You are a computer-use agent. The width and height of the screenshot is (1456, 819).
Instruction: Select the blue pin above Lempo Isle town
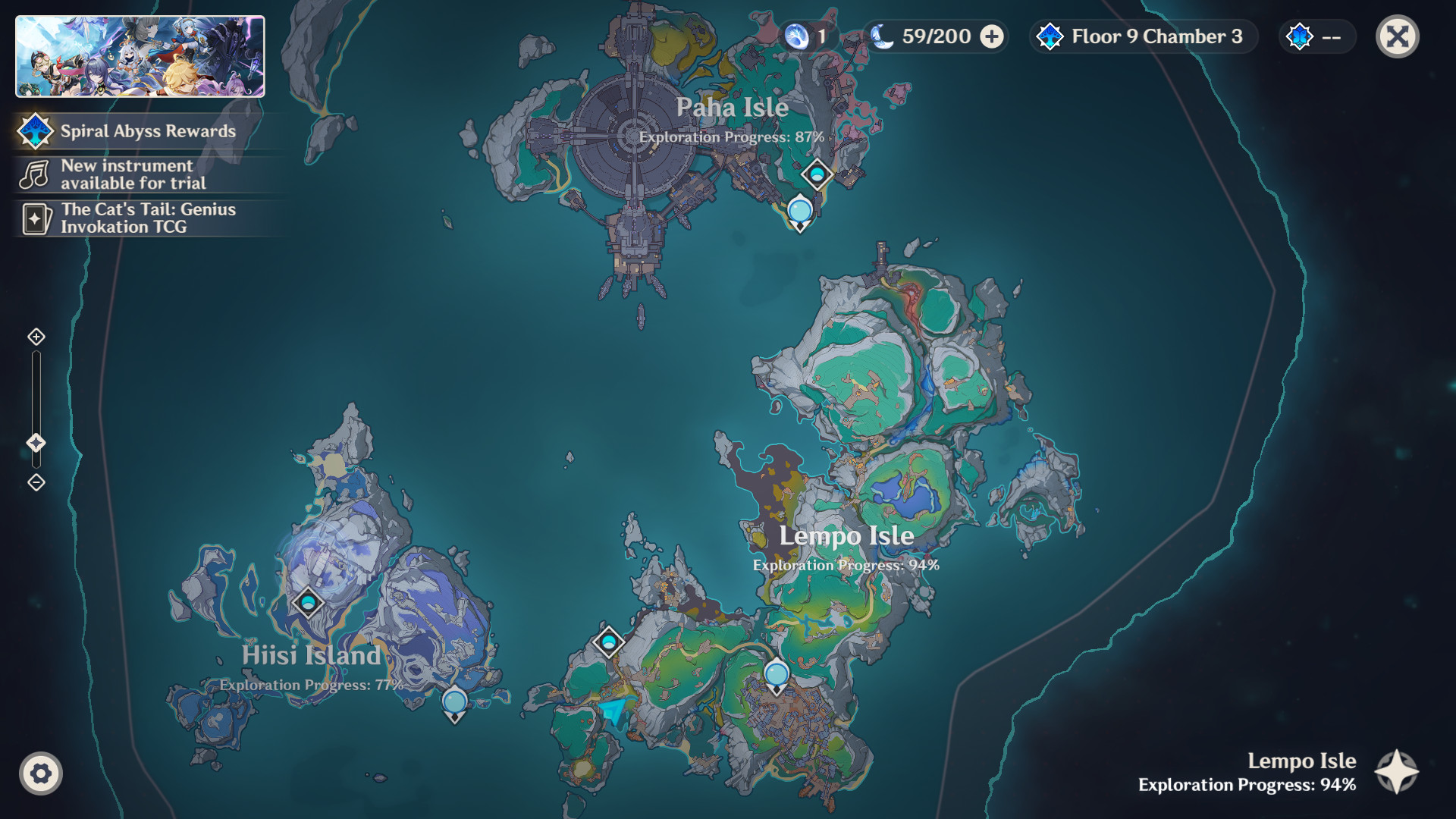(x=777, y=675)
